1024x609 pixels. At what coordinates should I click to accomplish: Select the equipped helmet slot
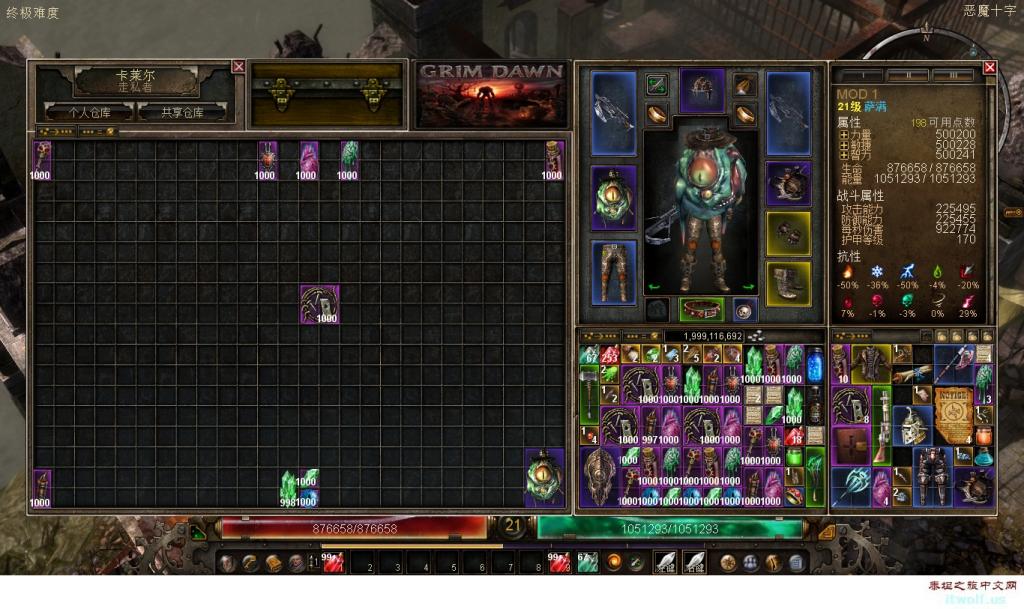701,90
